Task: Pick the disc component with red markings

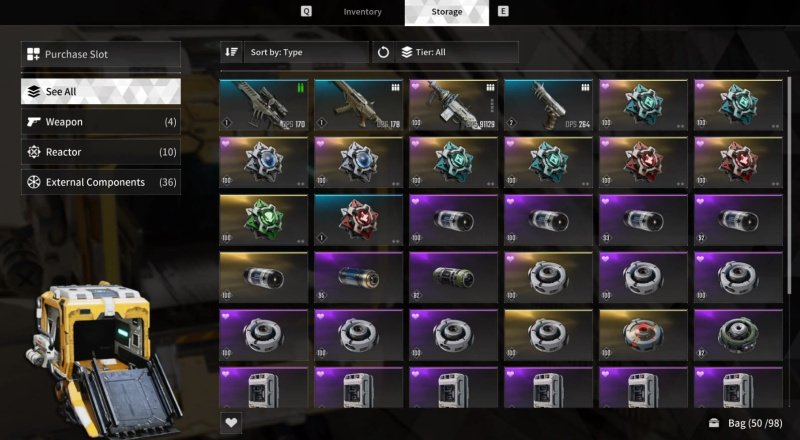Action: coord(643,335)
